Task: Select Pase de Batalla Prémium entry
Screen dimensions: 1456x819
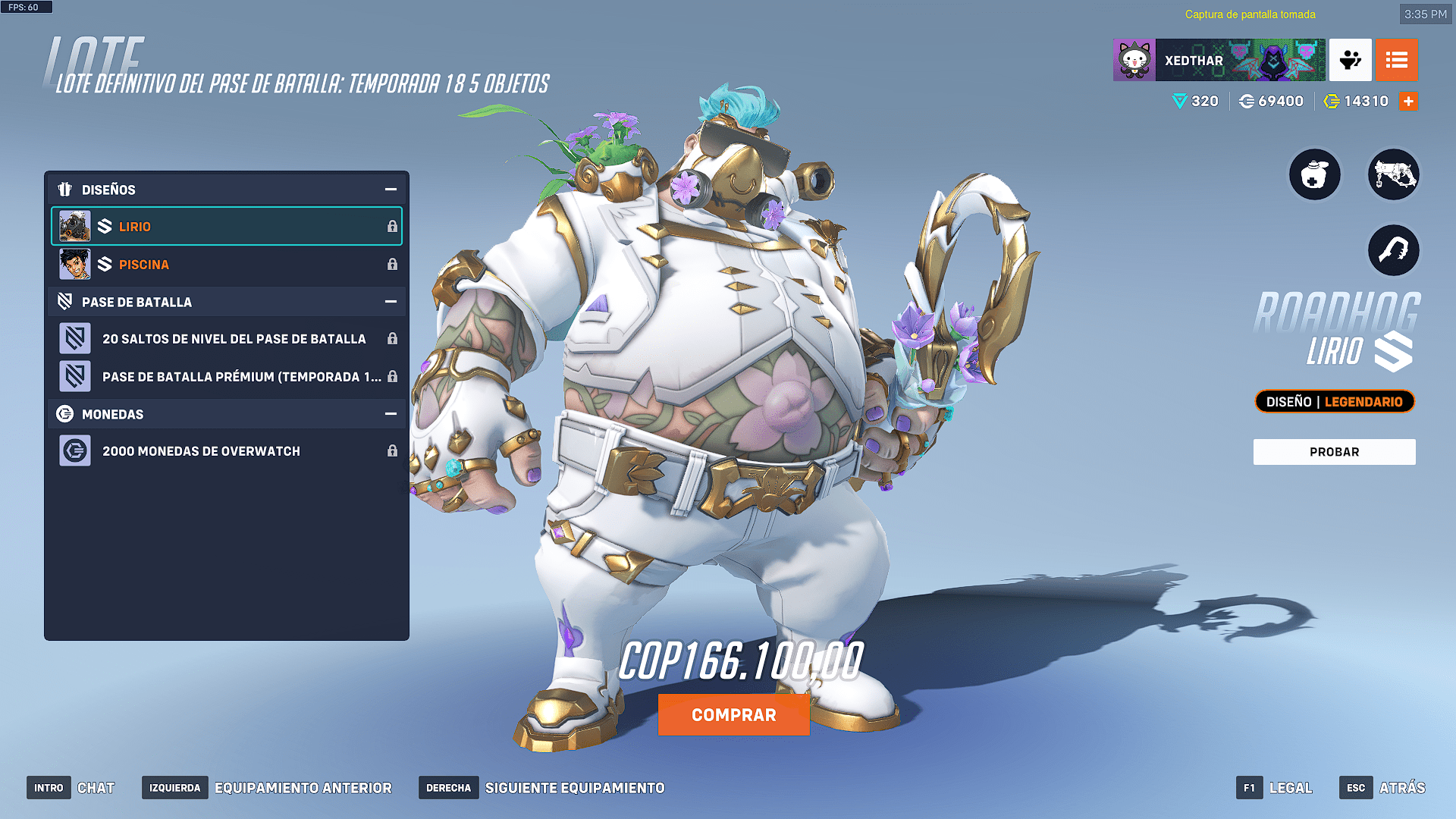Action: pyautogui.click(x=226, y=377)
